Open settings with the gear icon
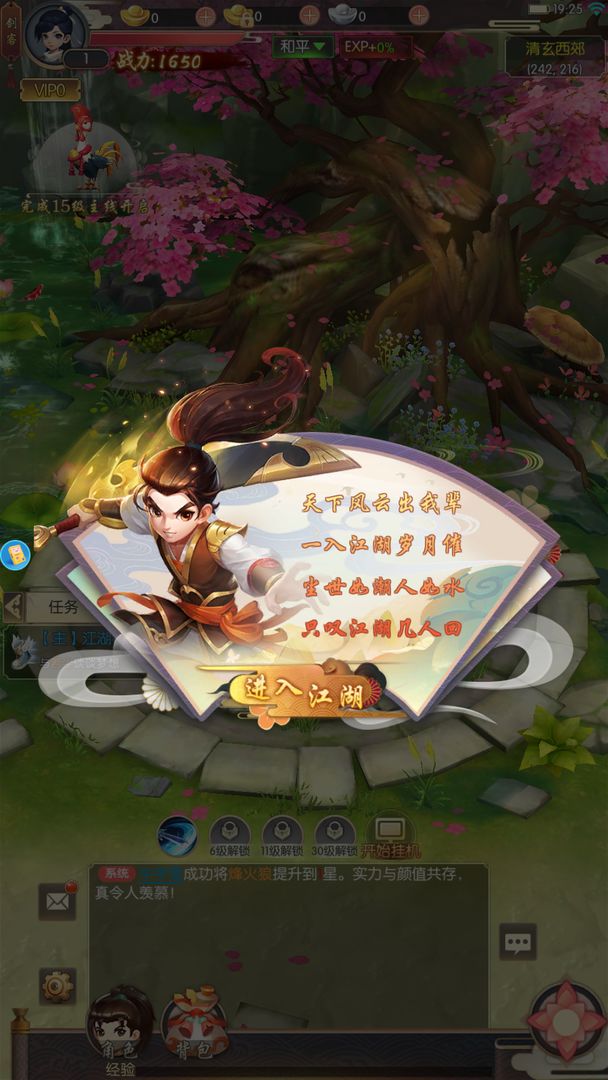This screenshot has height=1080, width=608. 57,986
